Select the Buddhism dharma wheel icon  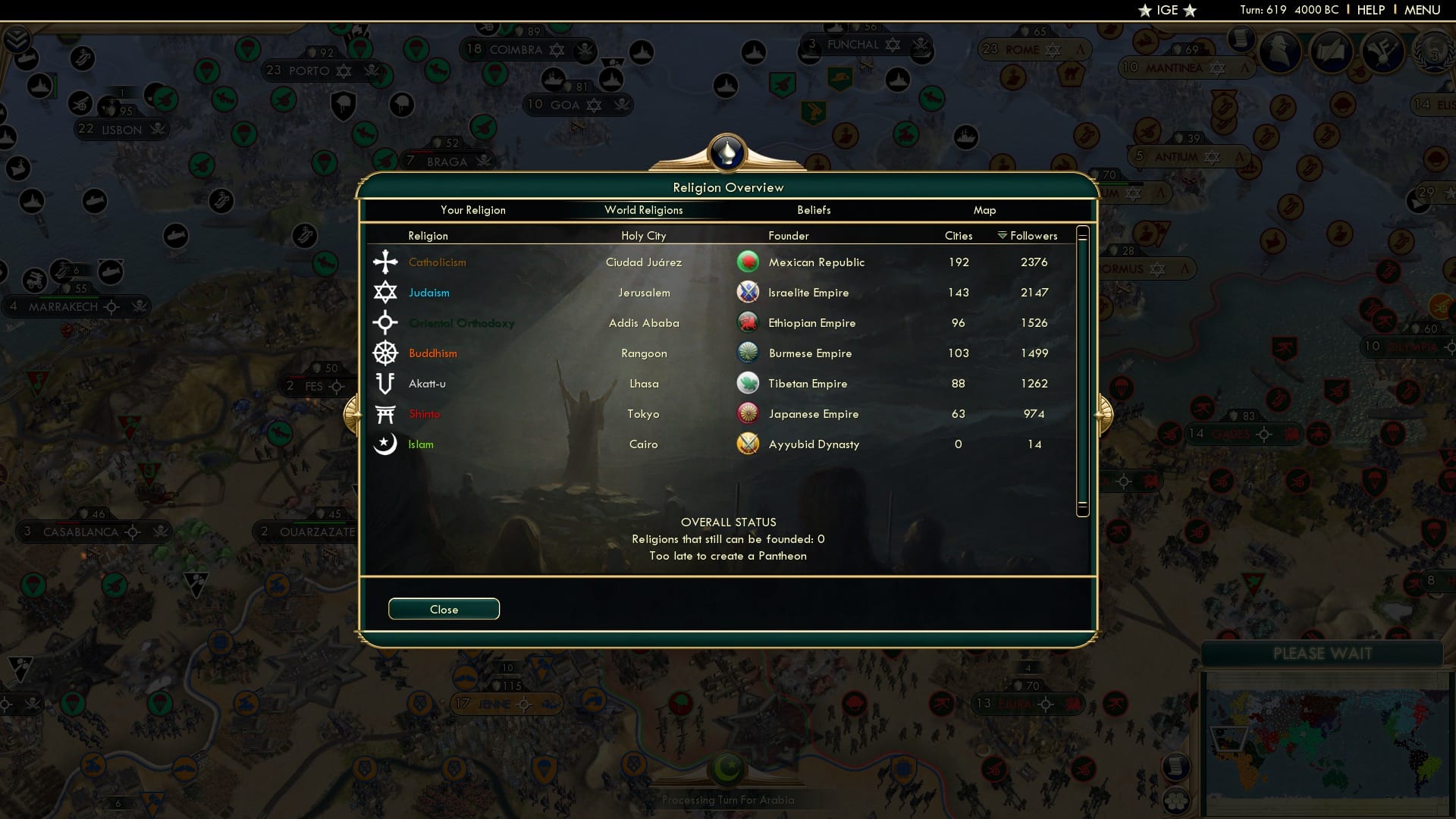point(385,353)
